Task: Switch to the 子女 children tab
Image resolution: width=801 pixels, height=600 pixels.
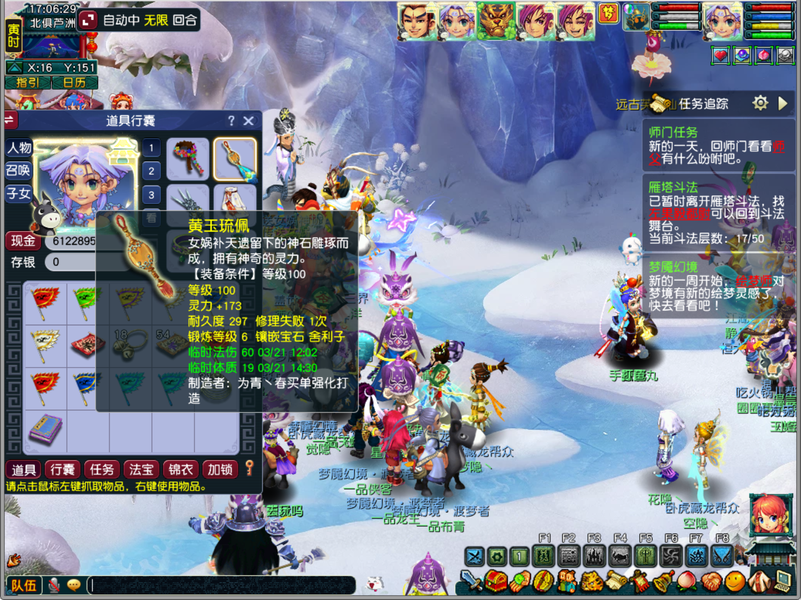Action: point(19,194)
